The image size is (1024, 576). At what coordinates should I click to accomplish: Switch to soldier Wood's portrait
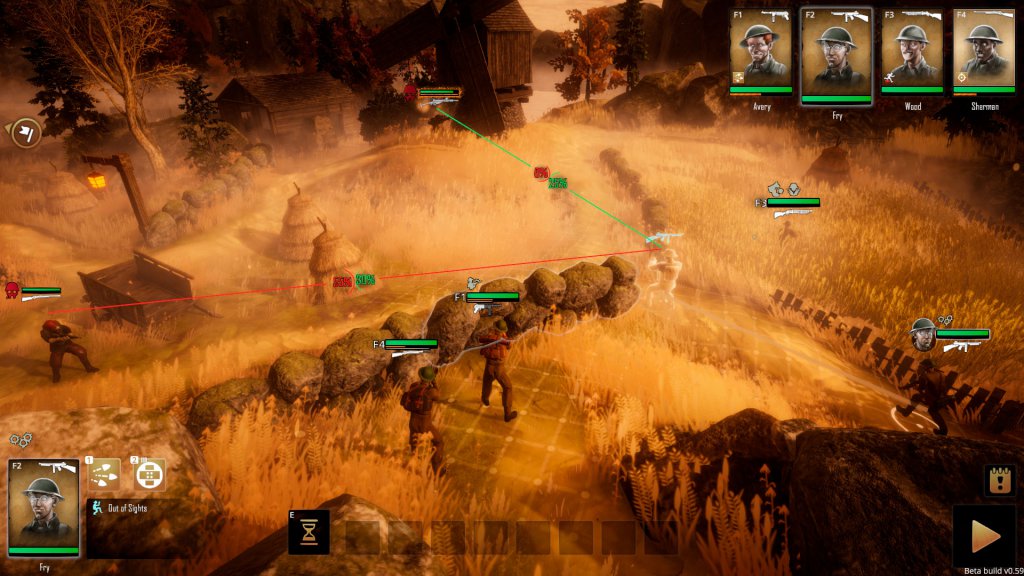pyautogui.click(x=912, y=48)
